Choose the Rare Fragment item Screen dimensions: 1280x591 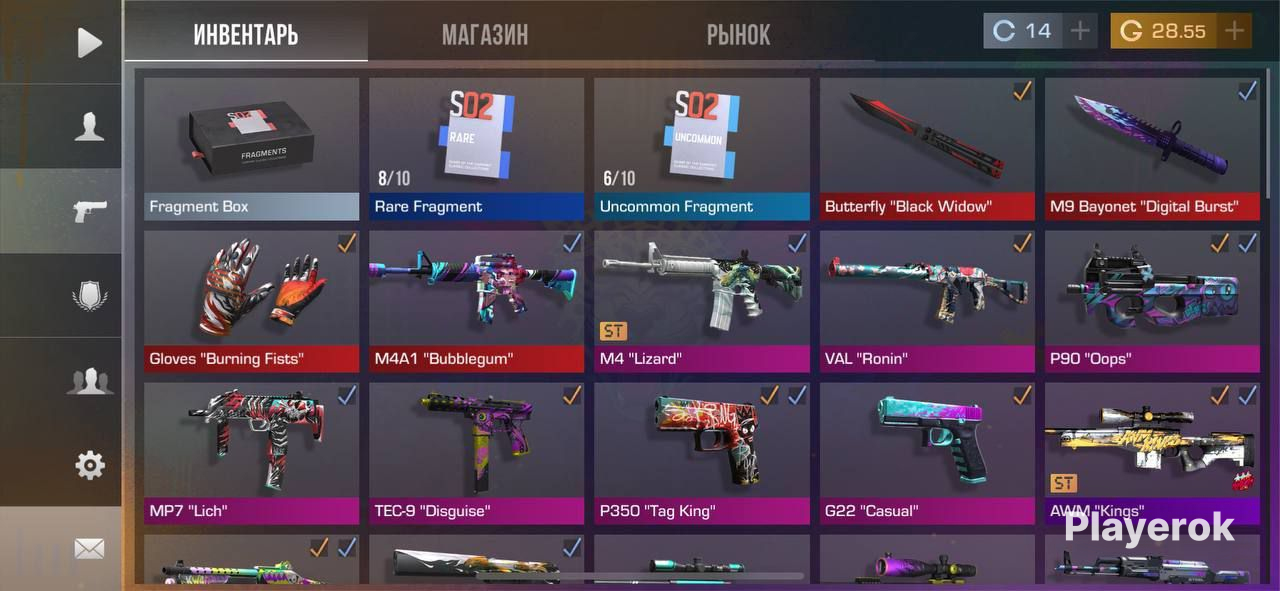[x=476, y=149]
